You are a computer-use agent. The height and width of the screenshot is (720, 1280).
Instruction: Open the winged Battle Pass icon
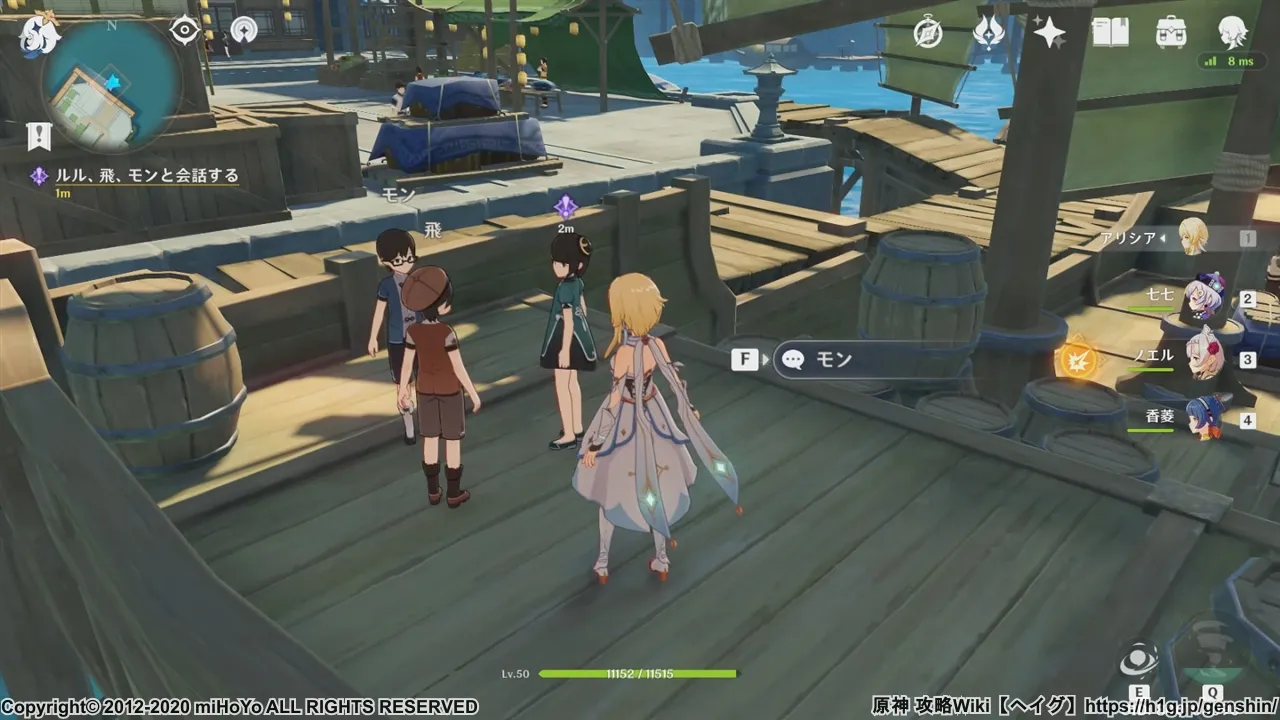point(989,33)
